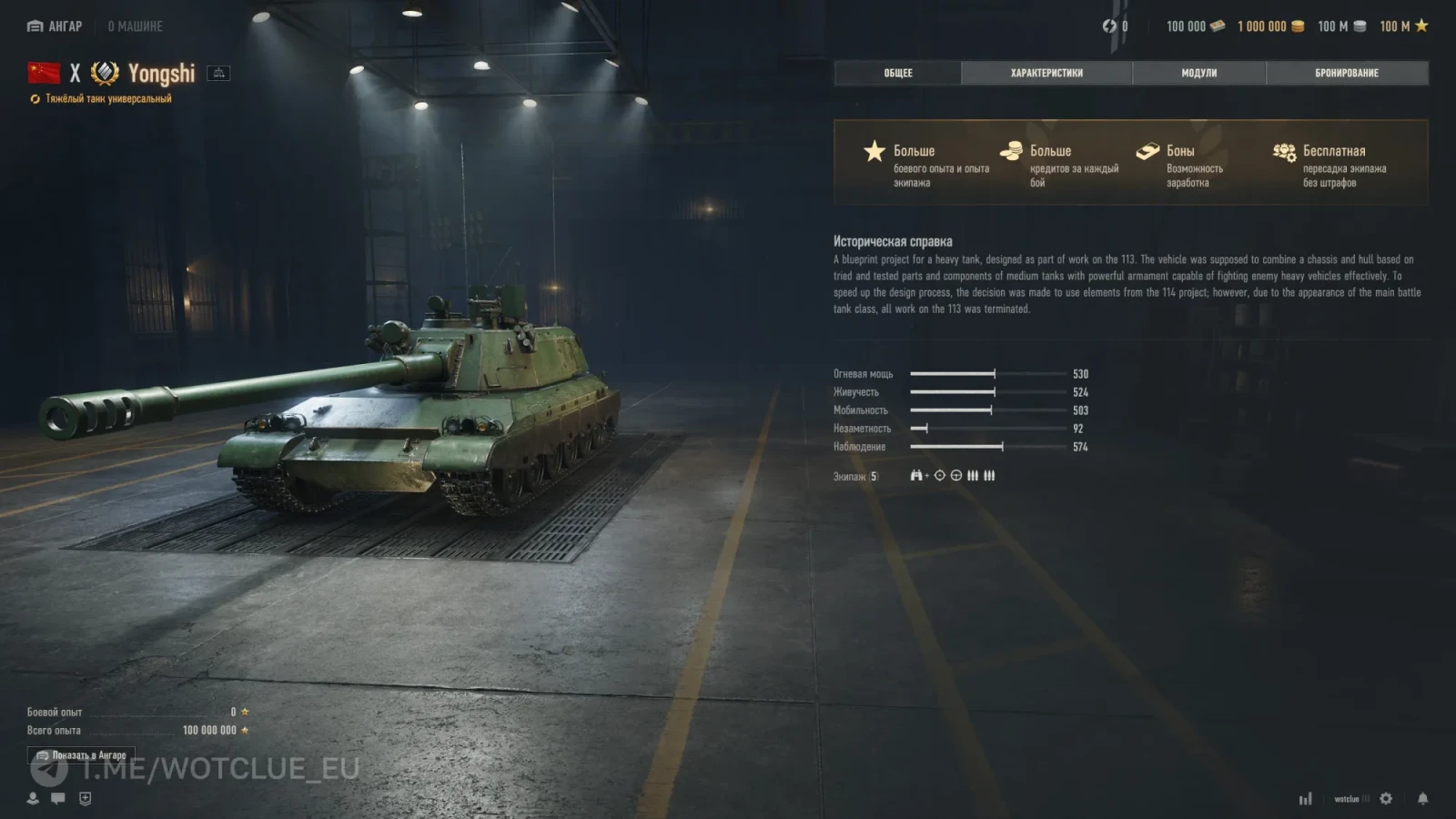Select the Модули tab
This screenshot has height=819, width=1456.
(x=1198, y=73)
